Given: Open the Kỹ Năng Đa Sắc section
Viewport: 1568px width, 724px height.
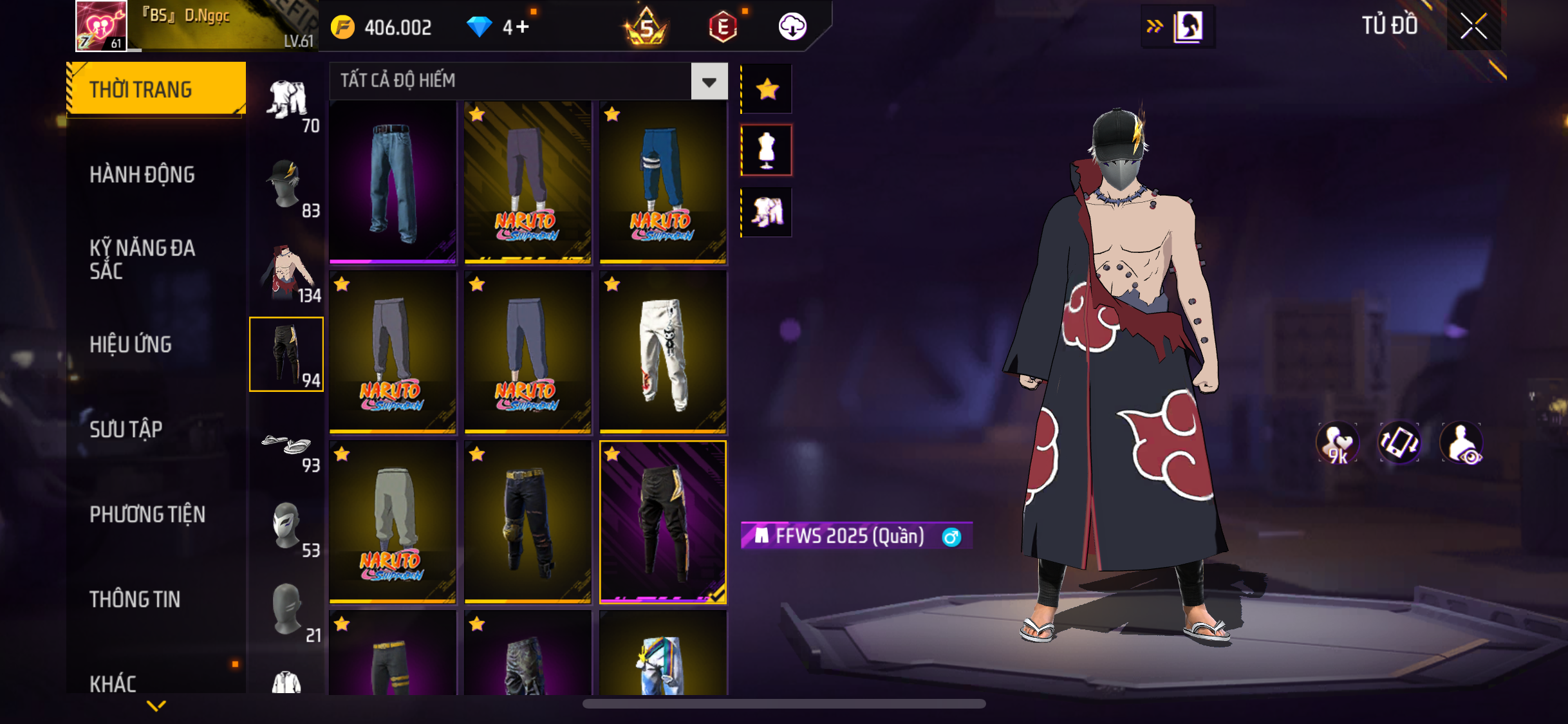Looking at the screenshot, I should click(x=142, y=259).
